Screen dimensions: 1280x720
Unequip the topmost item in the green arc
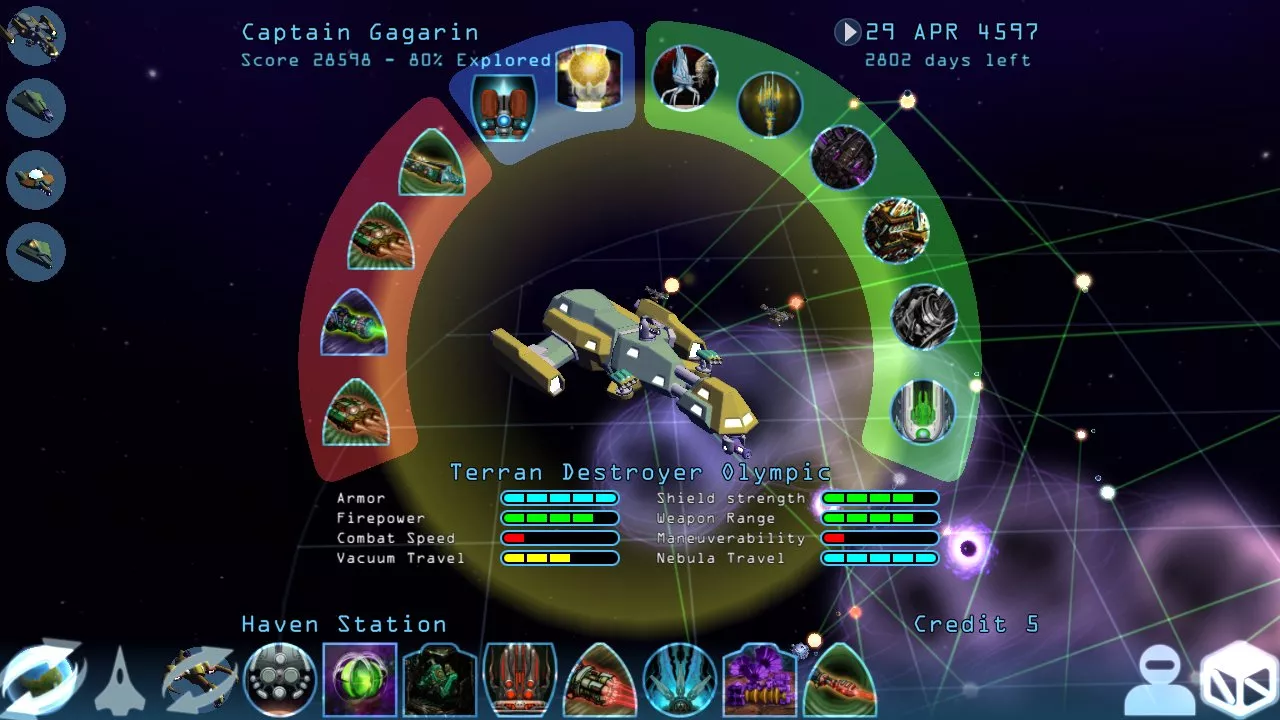pos(686,80)
